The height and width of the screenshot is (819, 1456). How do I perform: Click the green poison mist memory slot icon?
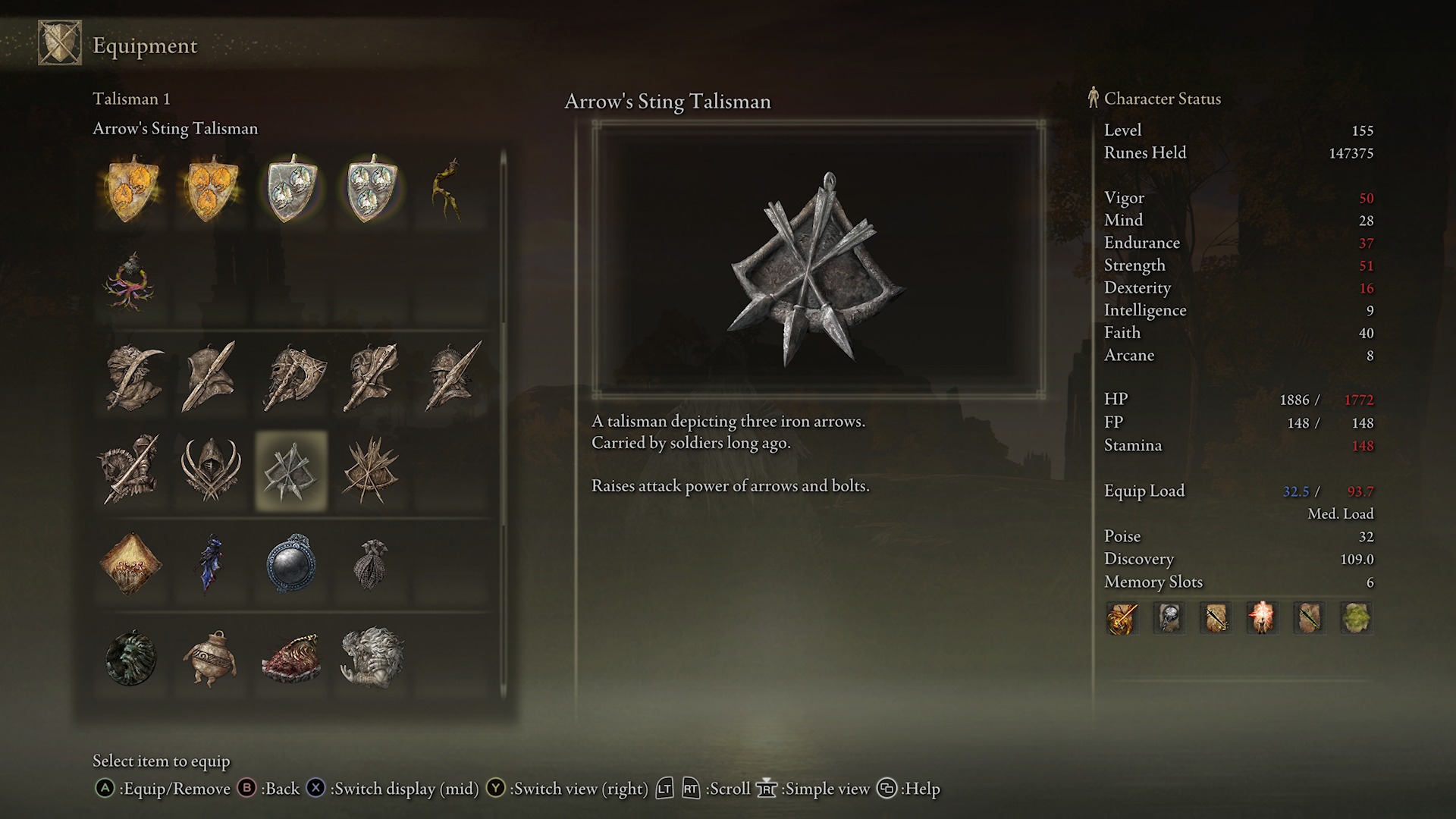pos(1356,618)
